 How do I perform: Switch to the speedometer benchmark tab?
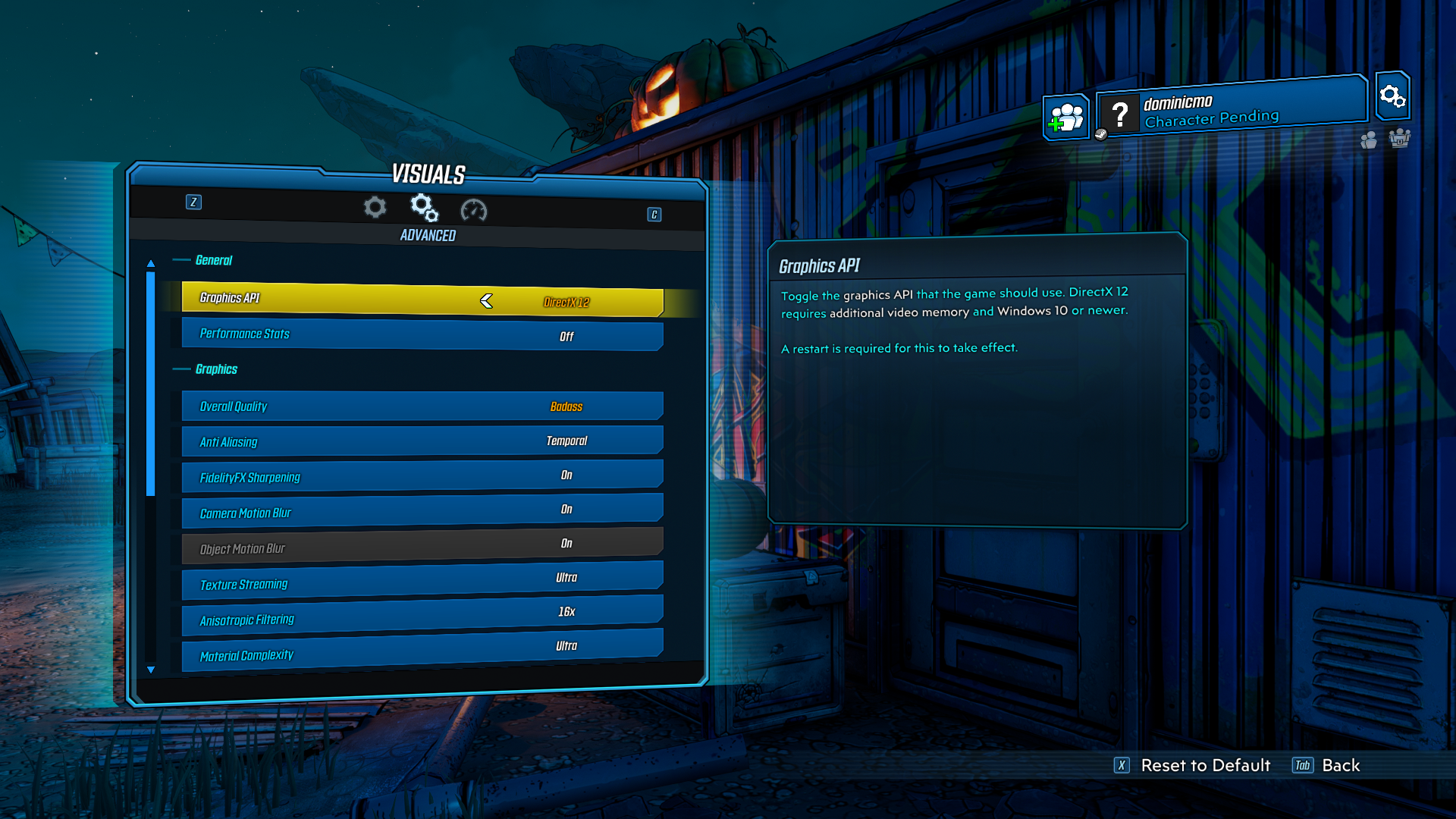click(474, 210)
